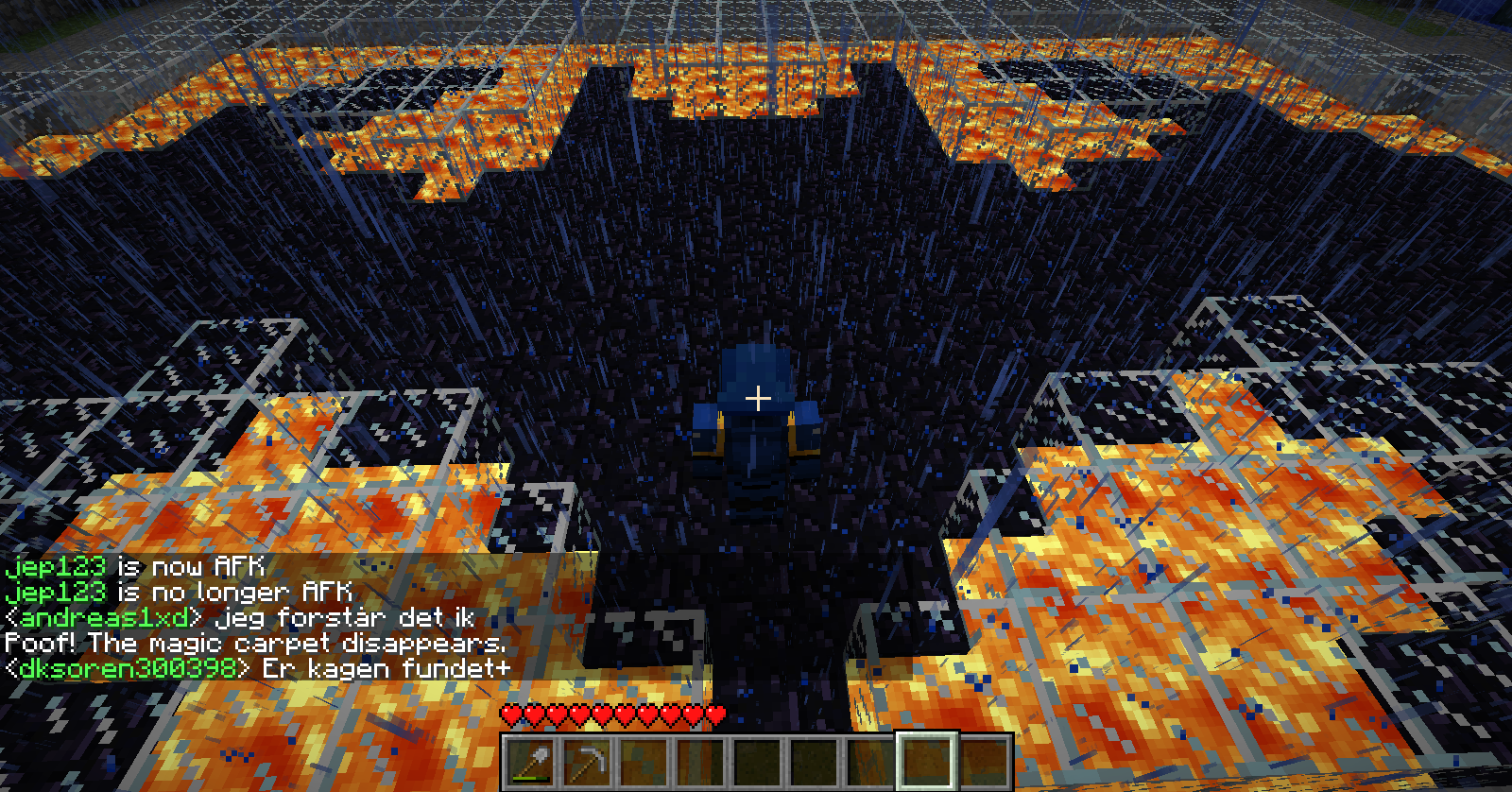This screenshot has height=792, width=1512.
Task: Select the iron shovel hotbar slot
Action: tap(529, 762)
